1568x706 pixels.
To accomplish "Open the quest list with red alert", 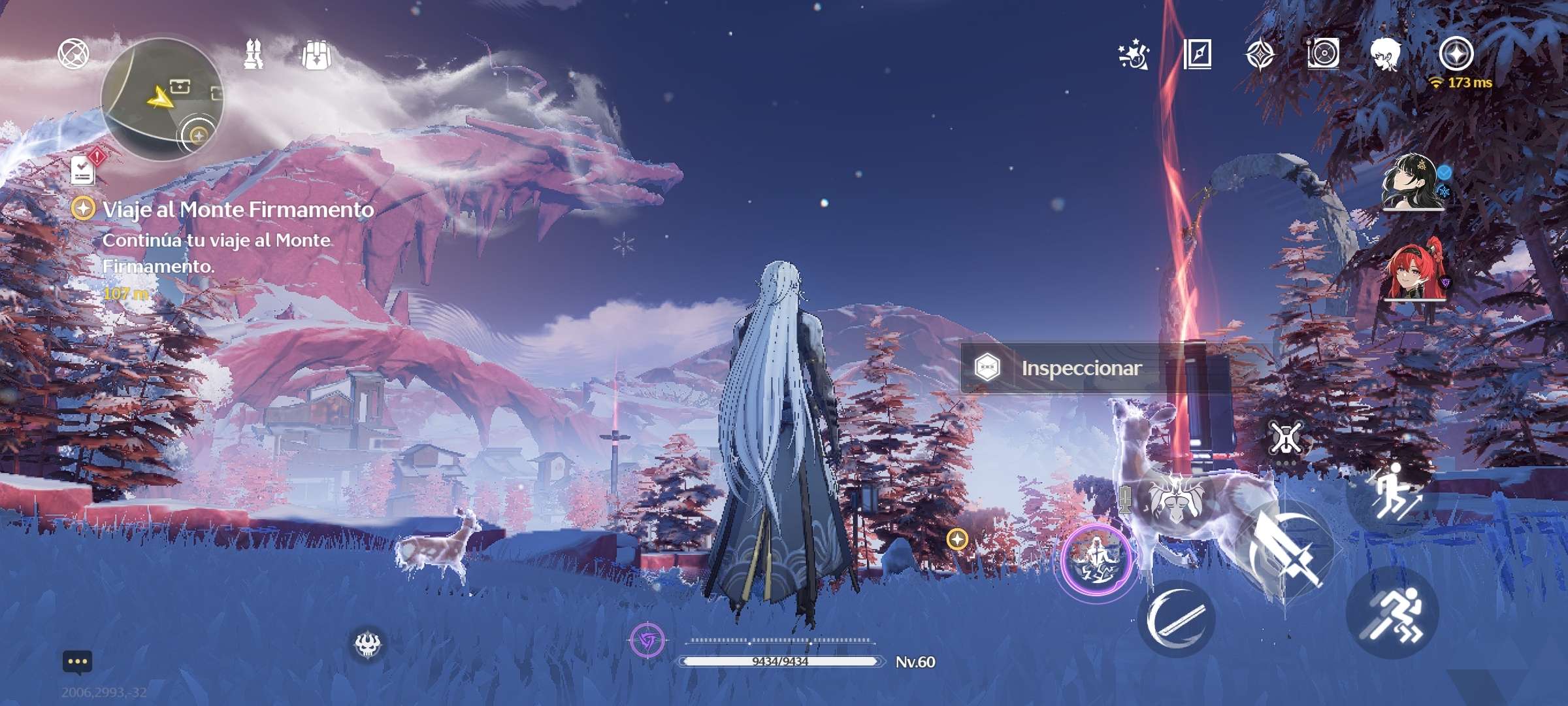I will click(x=84, y=169).
